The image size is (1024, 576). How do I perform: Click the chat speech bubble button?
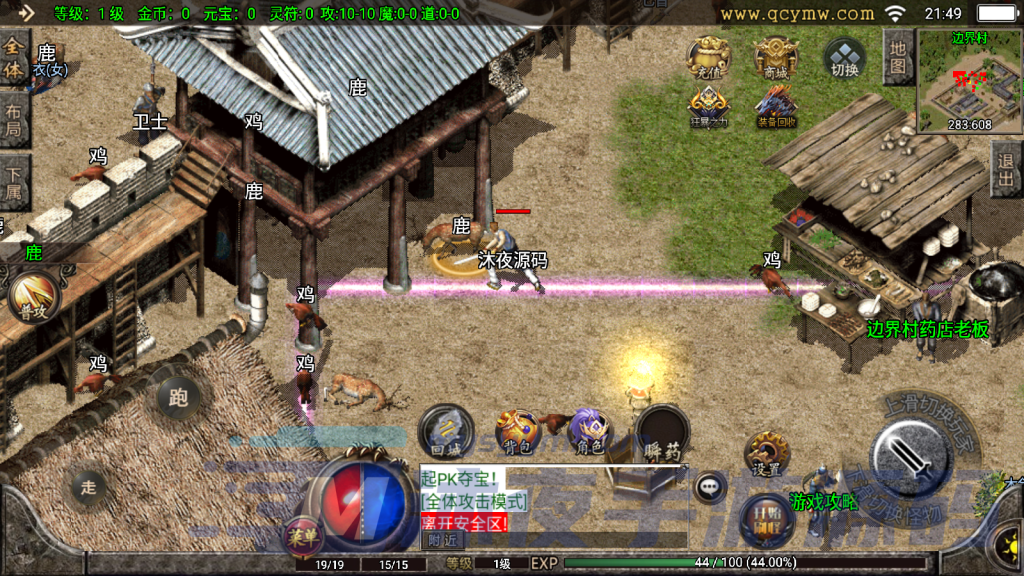tap(710, 487)
